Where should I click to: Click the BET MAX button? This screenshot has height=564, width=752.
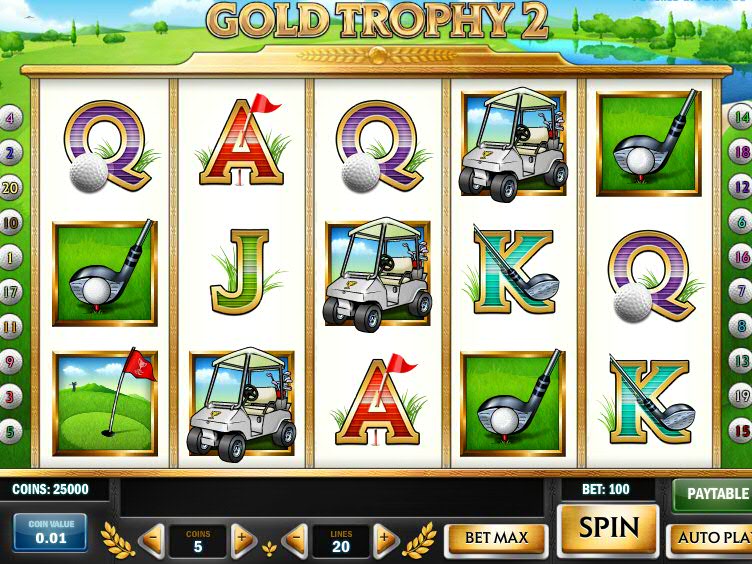tap(496, 538)
